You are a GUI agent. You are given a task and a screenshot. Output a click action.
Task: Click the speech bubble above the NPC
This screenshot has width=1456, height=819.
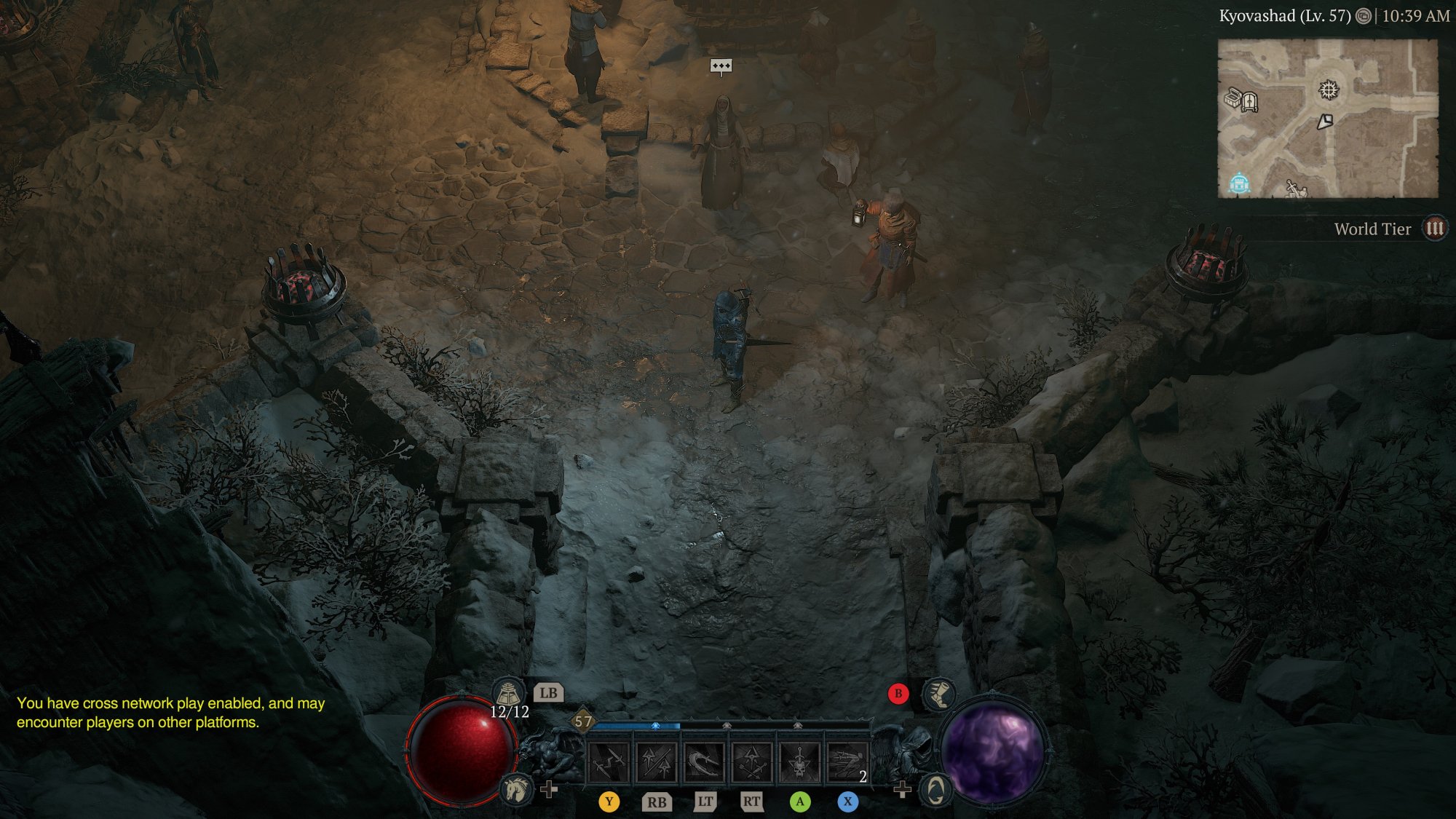[x=721, y=66]
